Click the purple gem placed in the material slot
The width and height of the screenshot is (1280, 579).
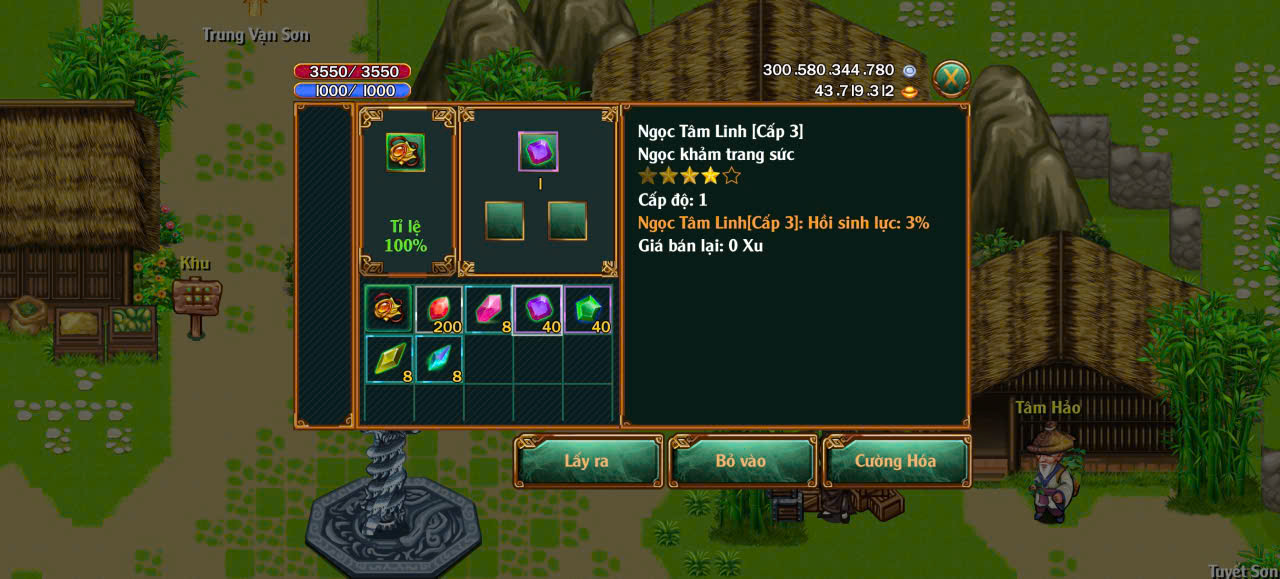click(x=538, y=151)
